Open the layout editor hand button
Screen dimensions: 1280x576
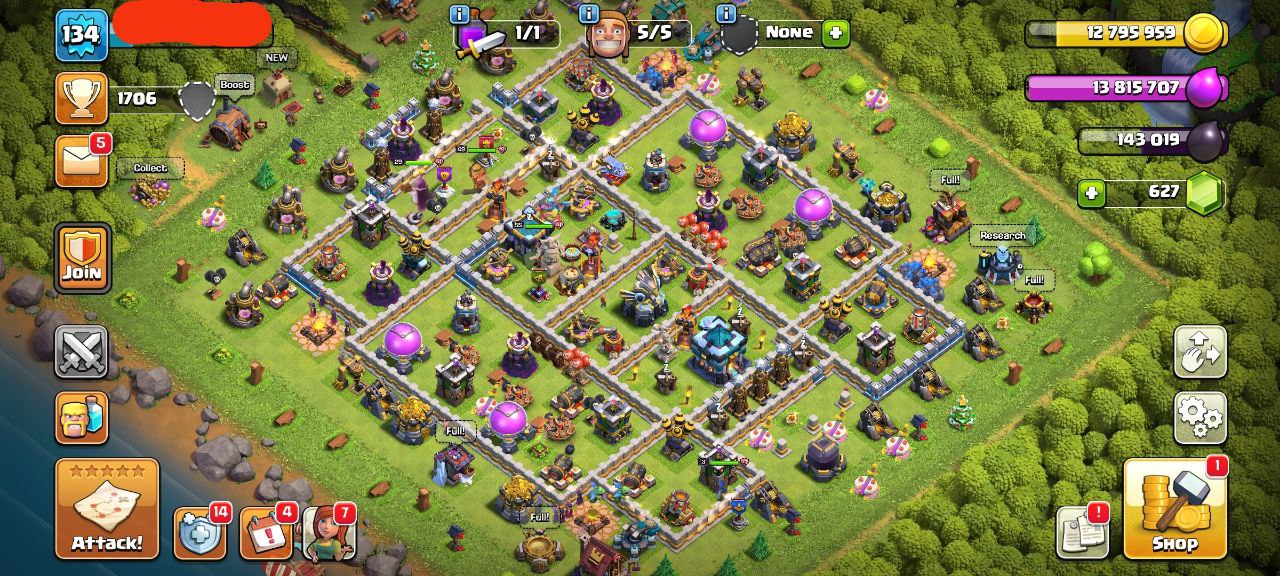pyautogui.click(x=1200, y=351)
